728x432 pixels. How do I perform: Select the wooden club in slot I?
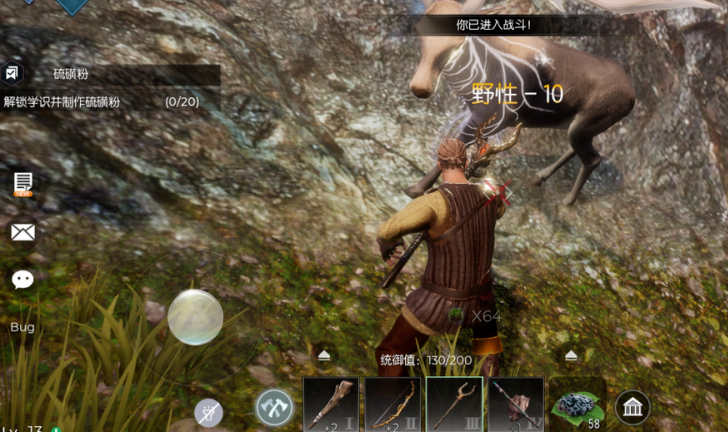[331, 404]
